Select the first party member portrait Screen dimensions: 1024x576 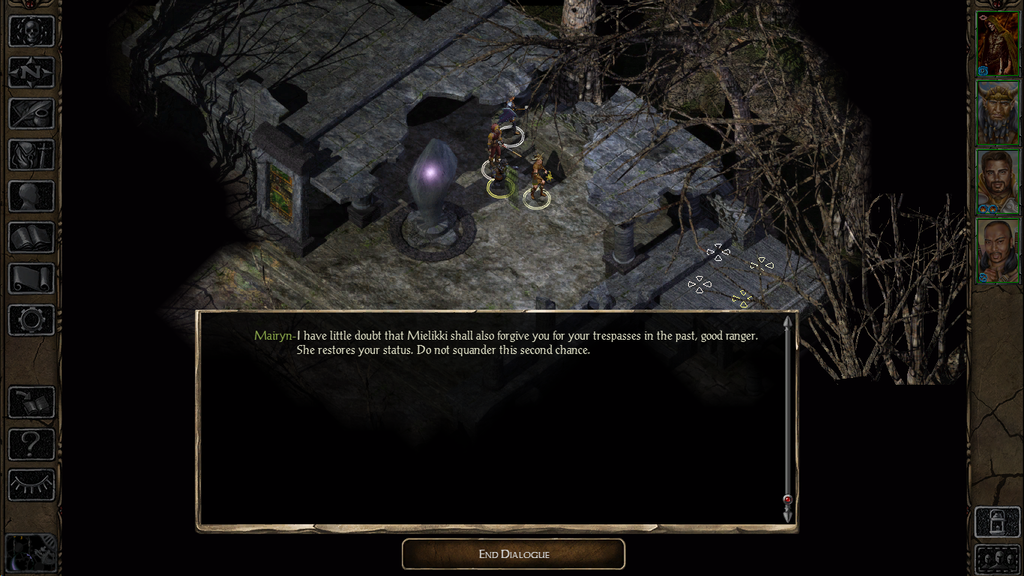(x=997, y=44)
